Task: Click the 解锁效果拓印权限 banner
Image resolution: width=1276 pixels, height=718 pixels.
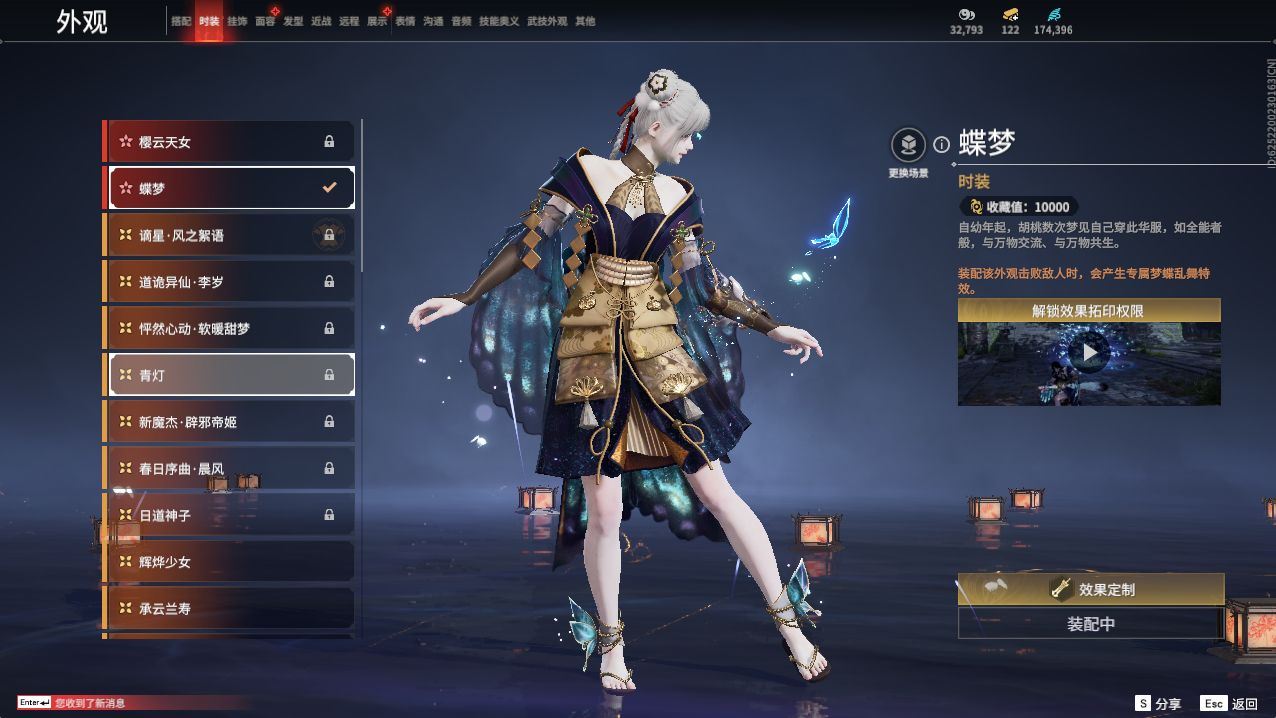Action: (x=1089, y=311)
